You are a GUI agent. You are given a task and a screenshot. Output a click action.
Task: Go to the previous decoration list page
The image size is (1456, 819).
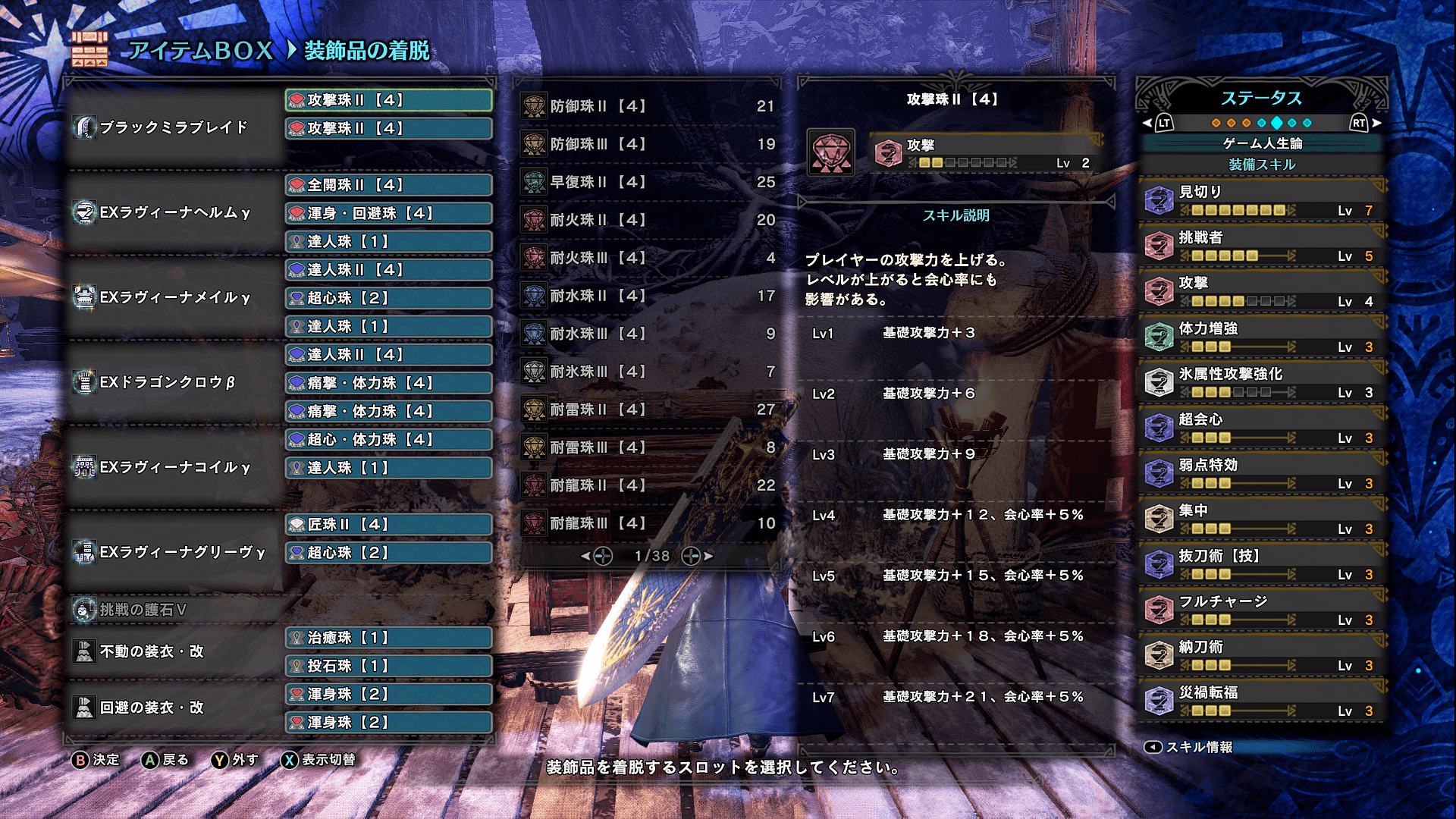(x=598, y=556)
